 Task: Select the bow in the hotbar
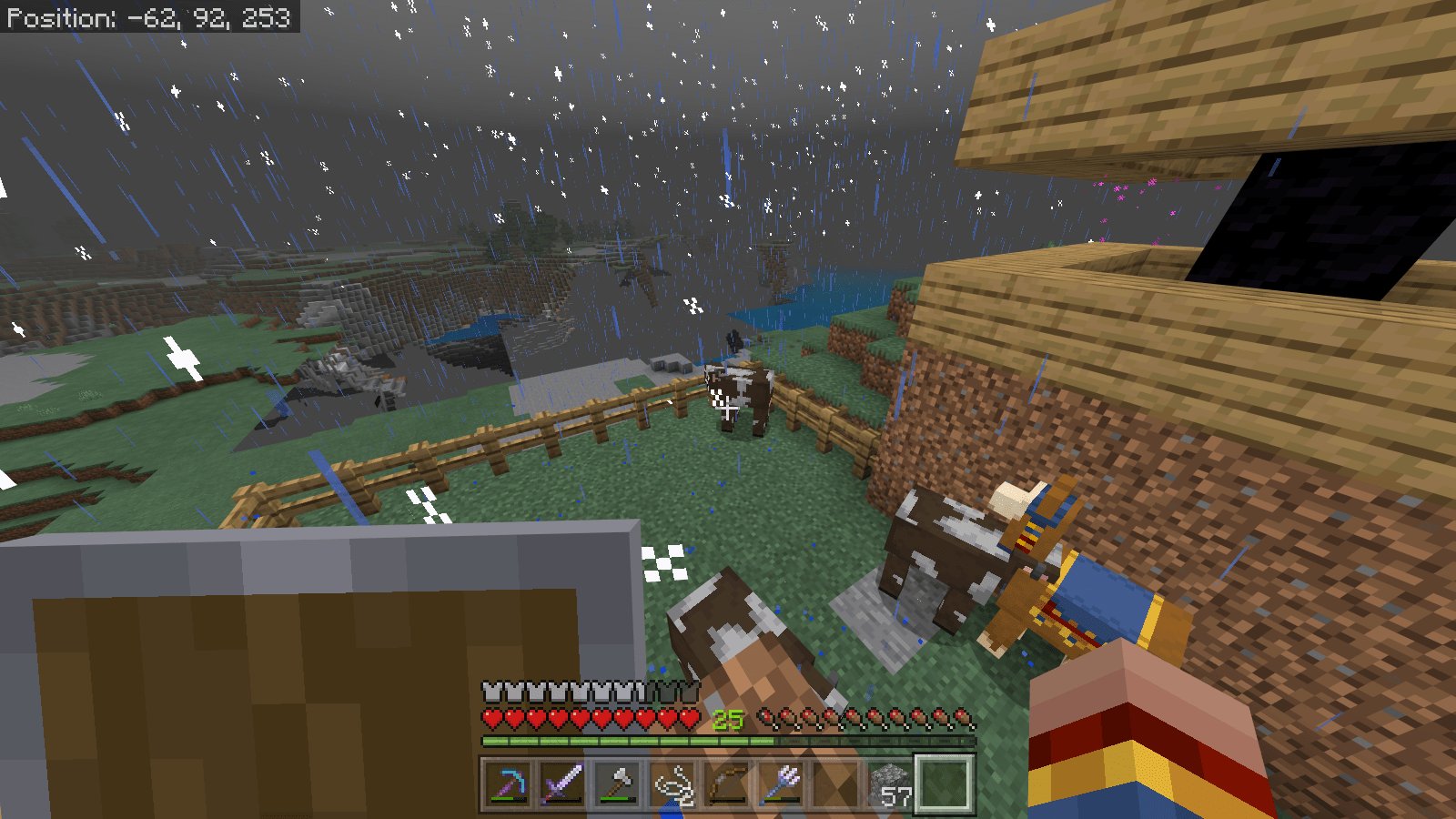(x=726, y=782)
